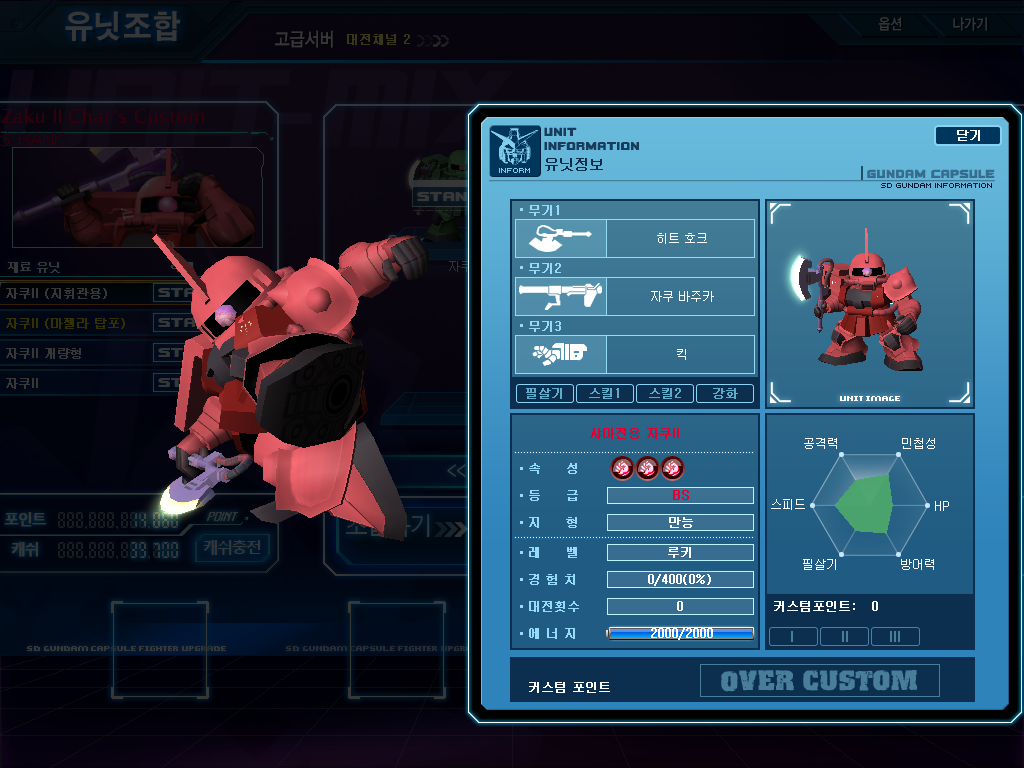The height and width of the screenshot is (768, 1024).
Task: Click the 캐쉬충전 cash recharge button
Action: (232, 547)
